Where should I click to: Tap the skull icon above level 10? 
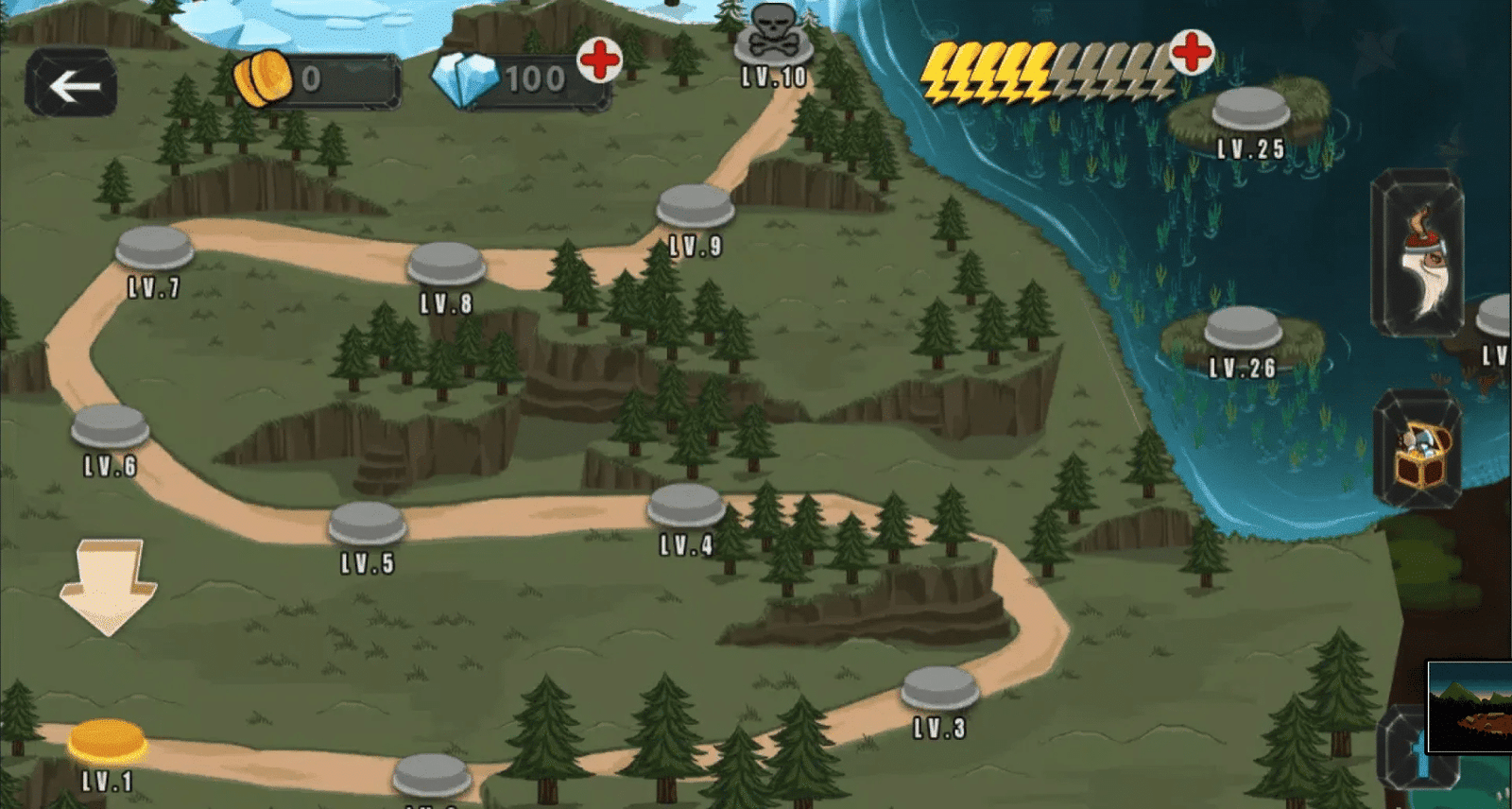click(773, 28)
